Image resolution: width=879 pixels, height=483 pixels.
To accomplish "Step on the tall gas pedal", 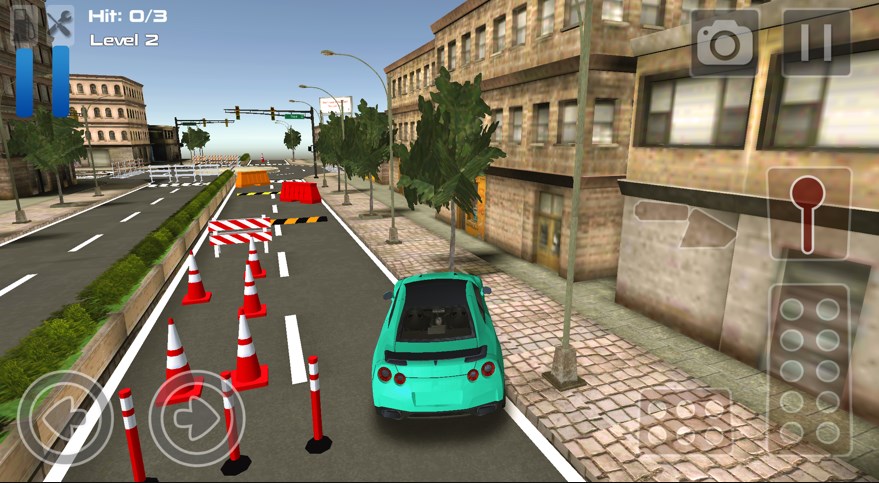I will [808, 368].
